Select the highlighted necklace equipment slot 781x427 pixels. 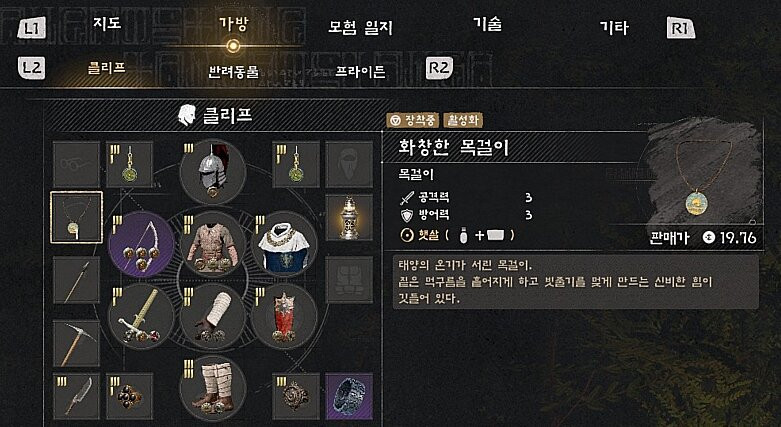click(x=76, y=217)
